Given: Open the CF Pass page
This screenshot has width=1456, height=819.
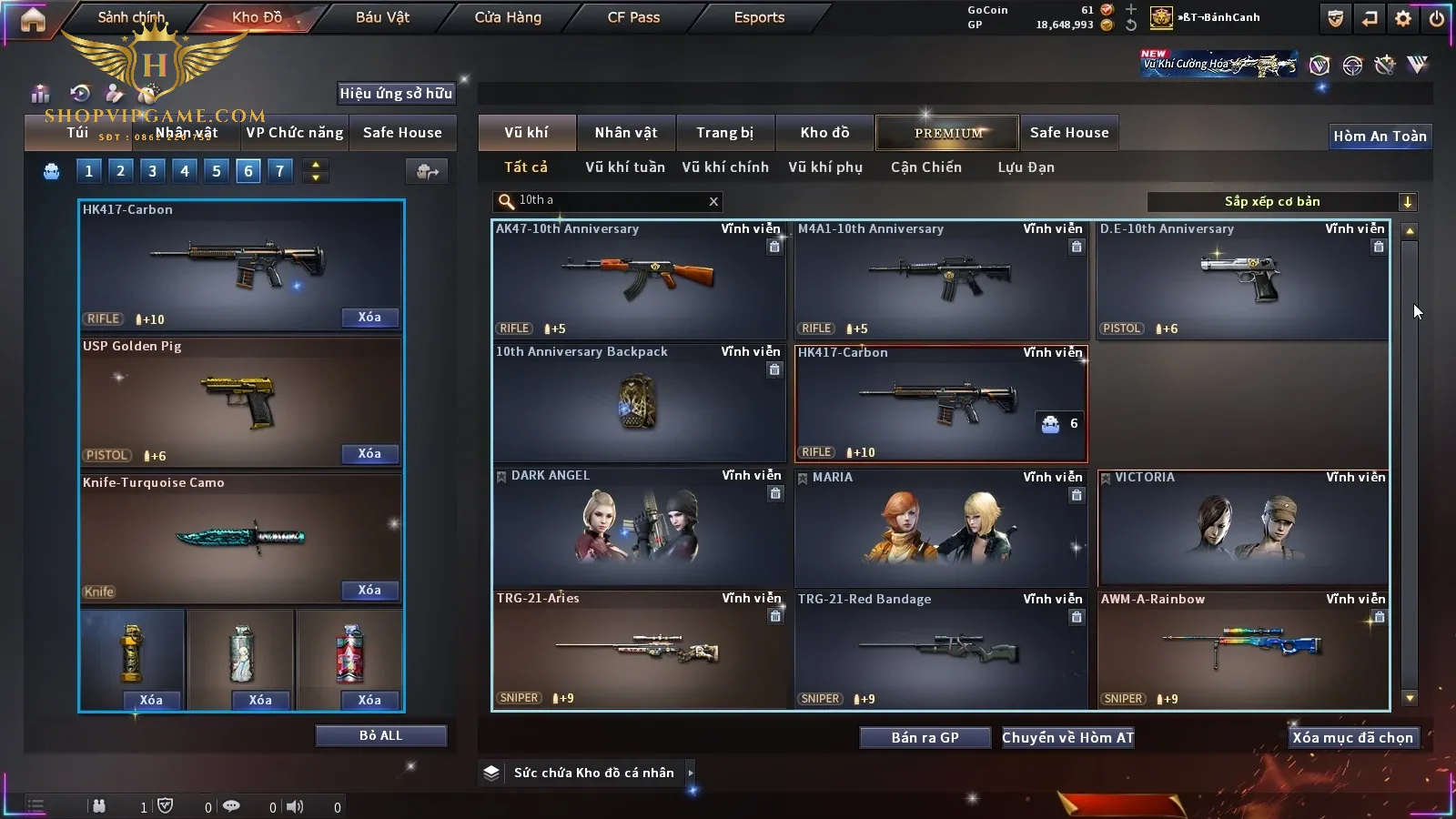Looking at the screenshot, I should (633, 17).
